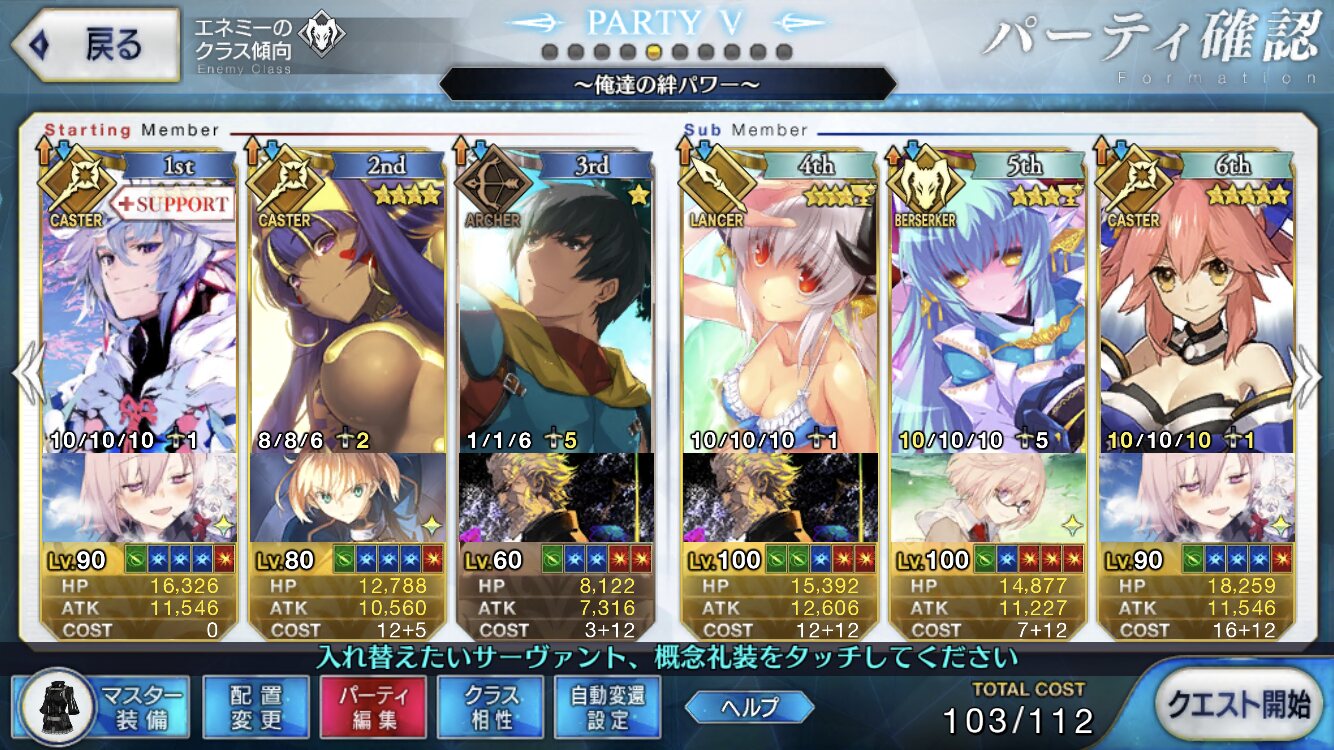Open 自動変還設定 settings
1334x750 pixels.
click(x=607, y=705)
